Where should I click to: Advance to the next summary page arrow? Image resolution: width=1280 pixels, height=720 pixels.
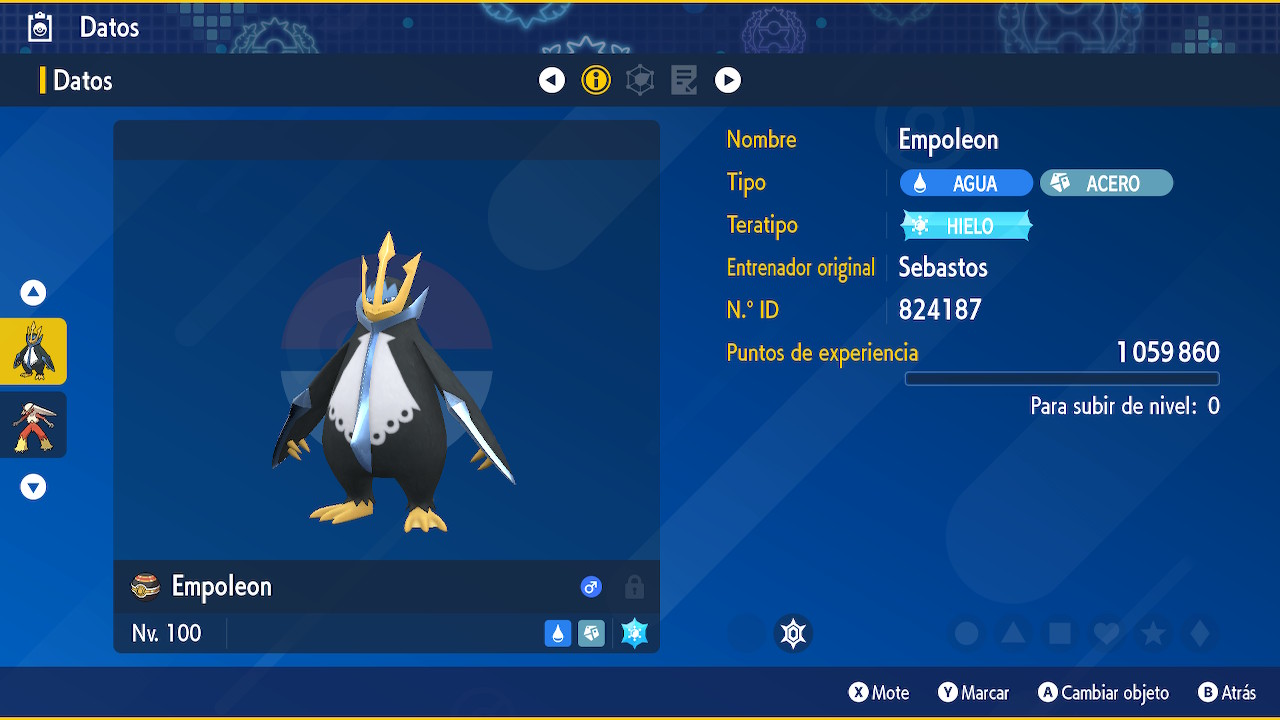point(728,80)
